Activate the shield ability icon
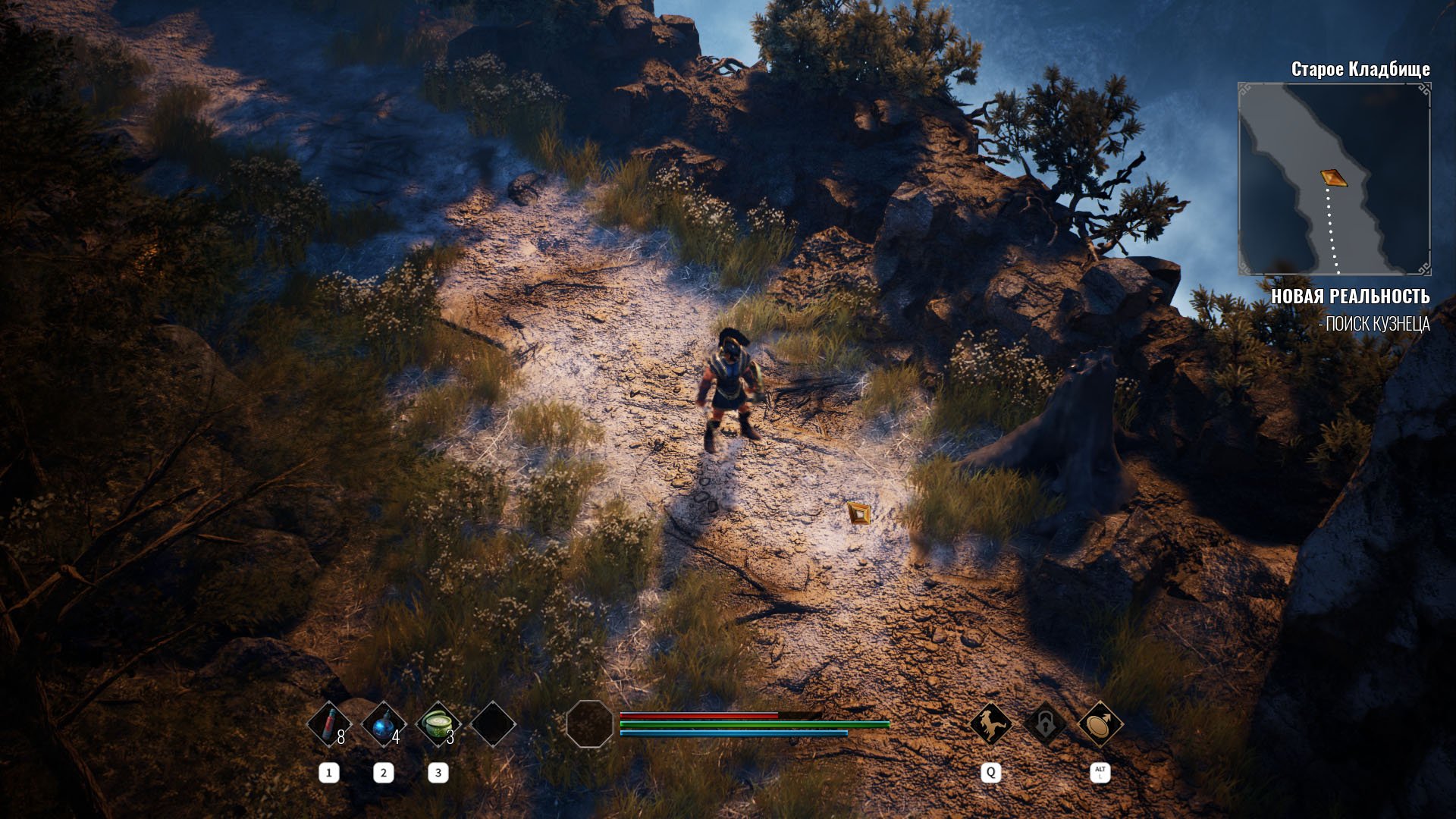 point(1100,724)
